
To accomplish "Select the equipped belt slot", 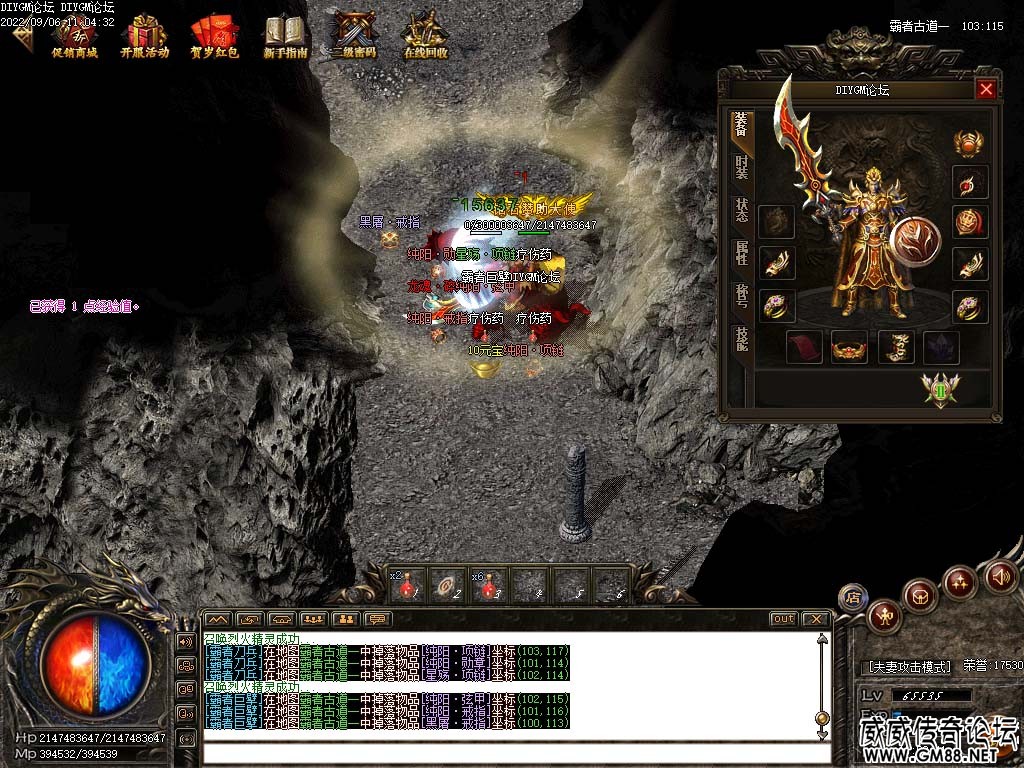I will [x=849, y=347].
